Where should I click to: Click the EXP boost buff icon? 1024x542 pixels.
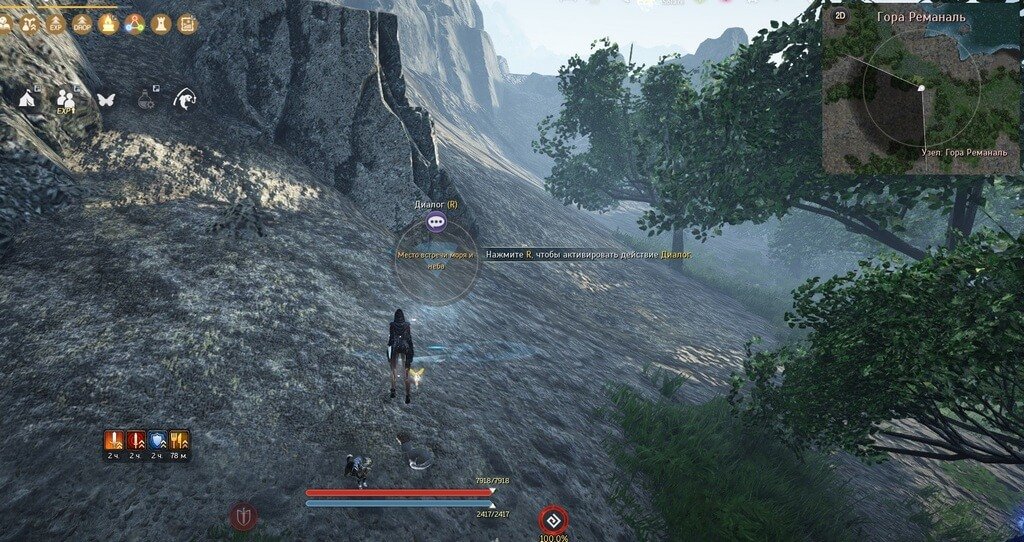tap(57, 23)
